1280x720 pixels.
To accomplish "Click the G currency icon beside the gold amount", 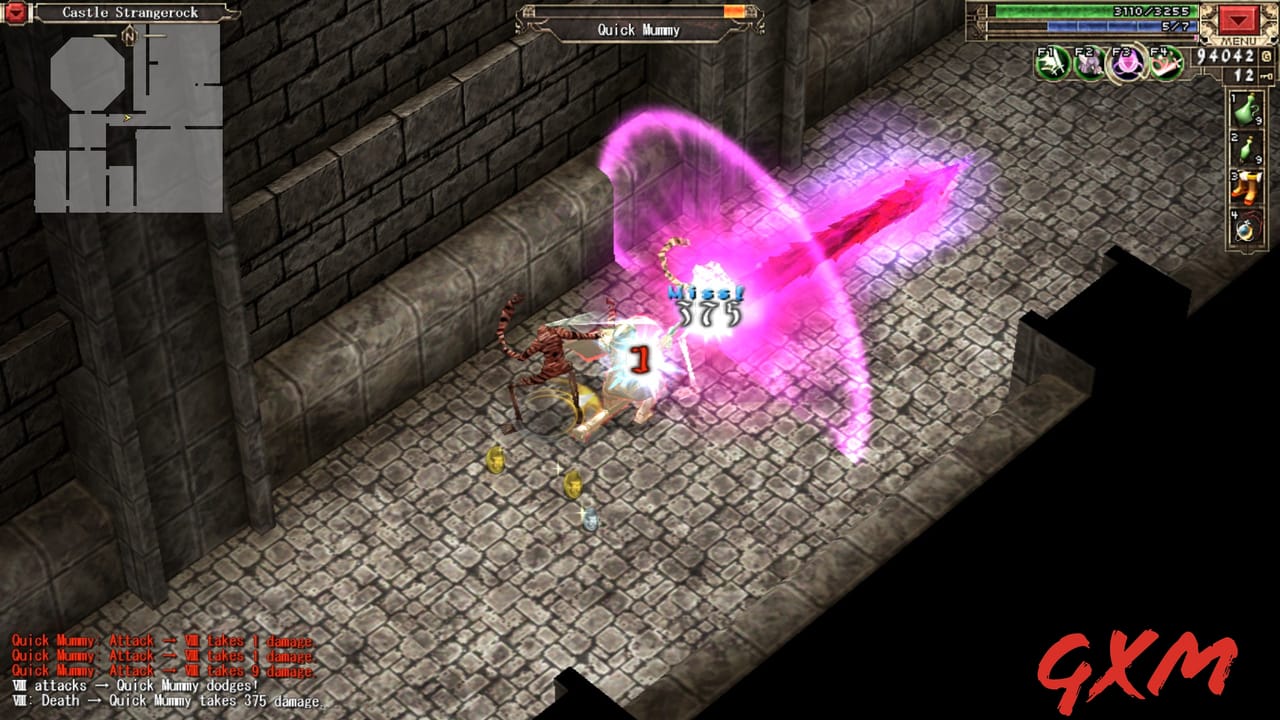I will (x=1266, y=57).
